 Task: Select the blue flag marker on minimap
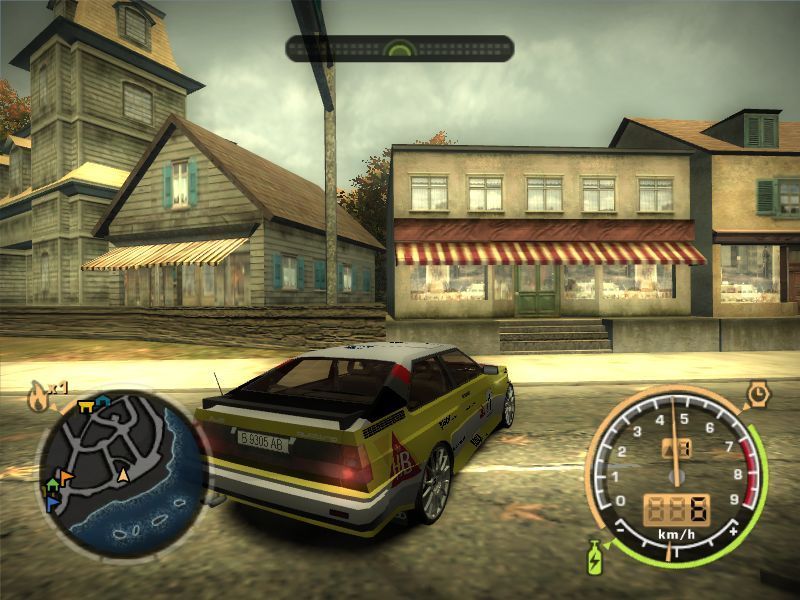53,503
